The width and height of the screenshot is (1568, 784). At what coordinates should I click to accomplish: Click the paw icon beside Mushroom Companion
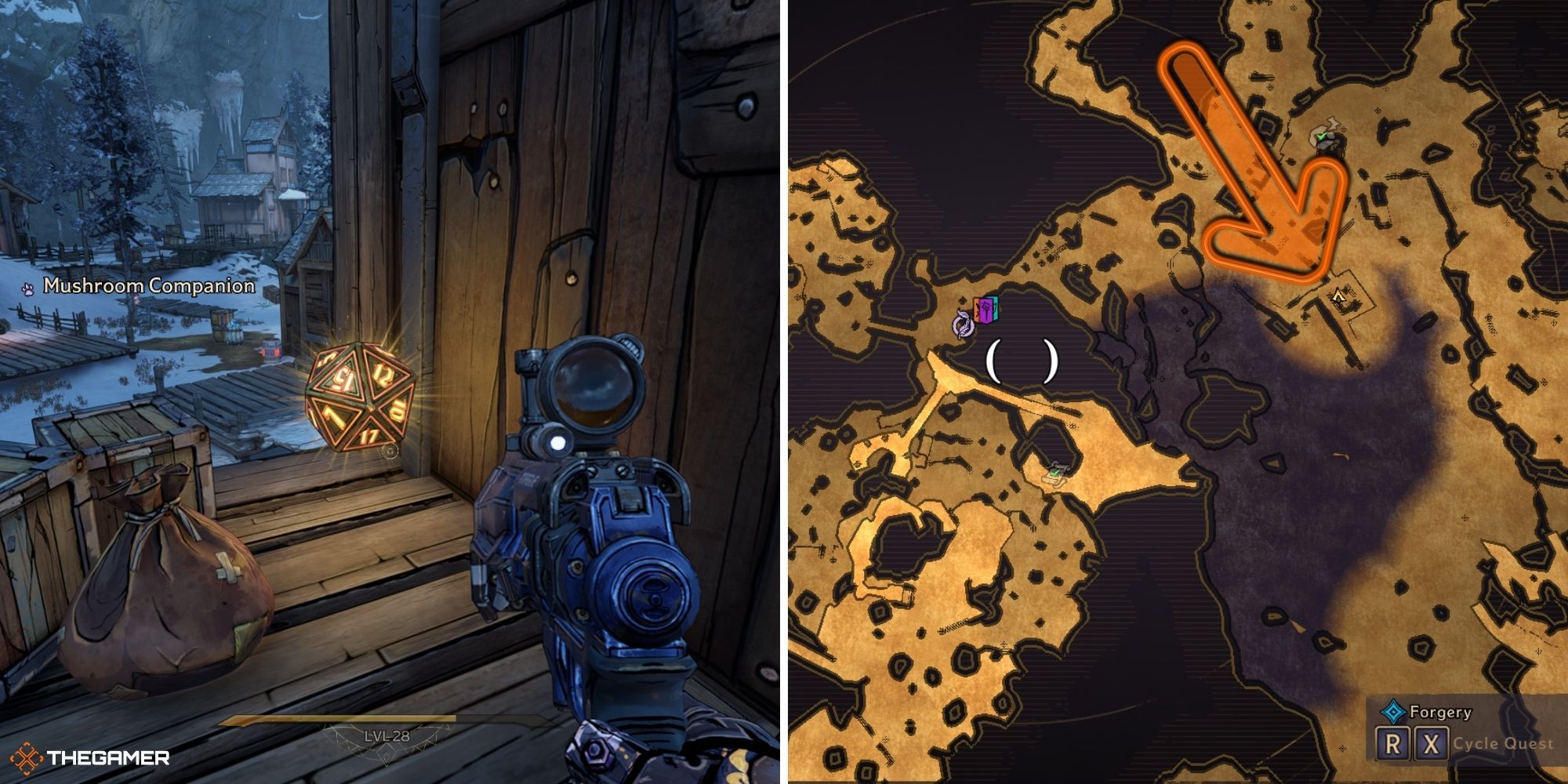tap(29, 287)
